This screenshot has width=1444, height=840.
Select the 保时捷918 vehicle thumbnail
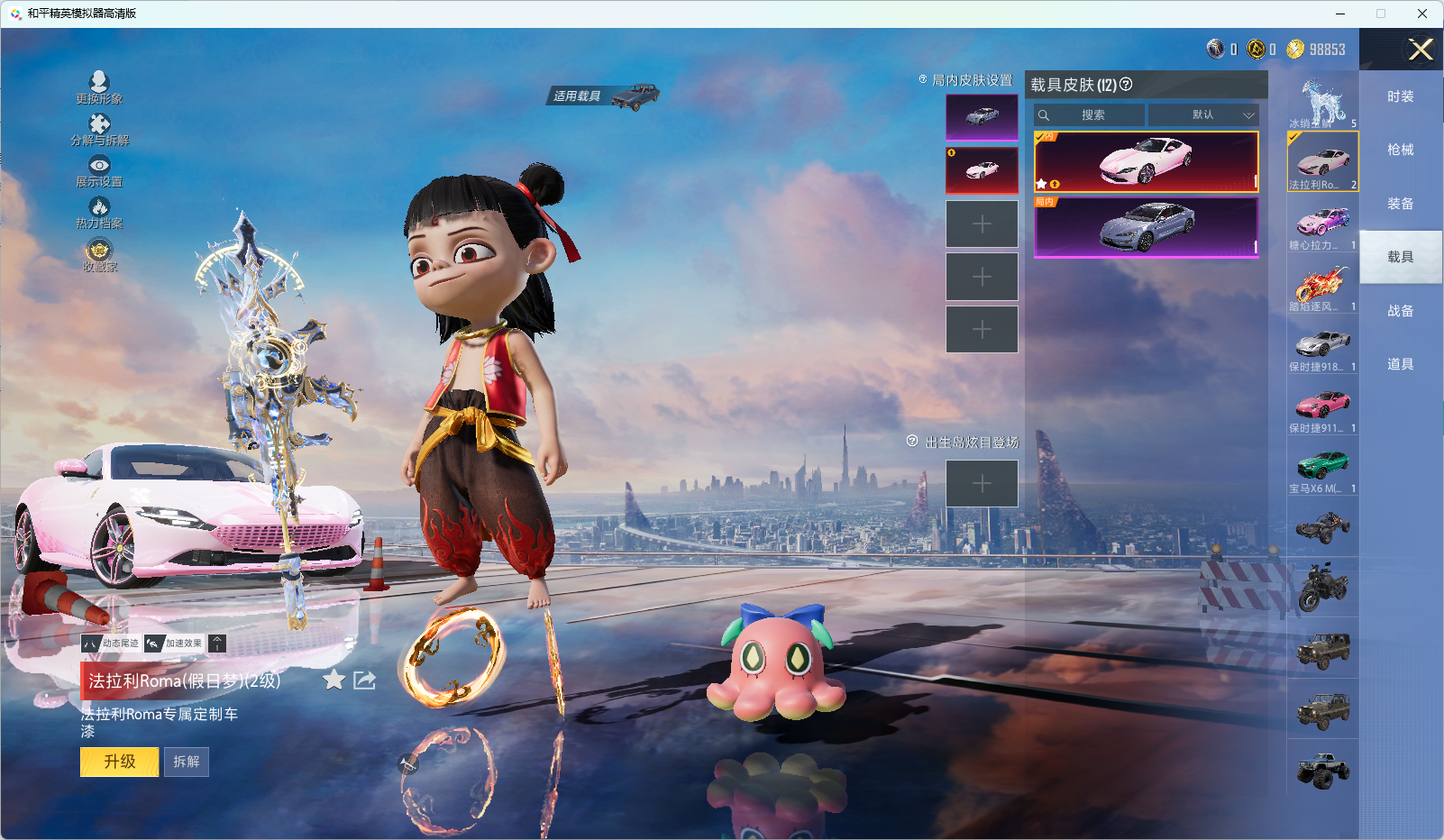point(1322,350)
